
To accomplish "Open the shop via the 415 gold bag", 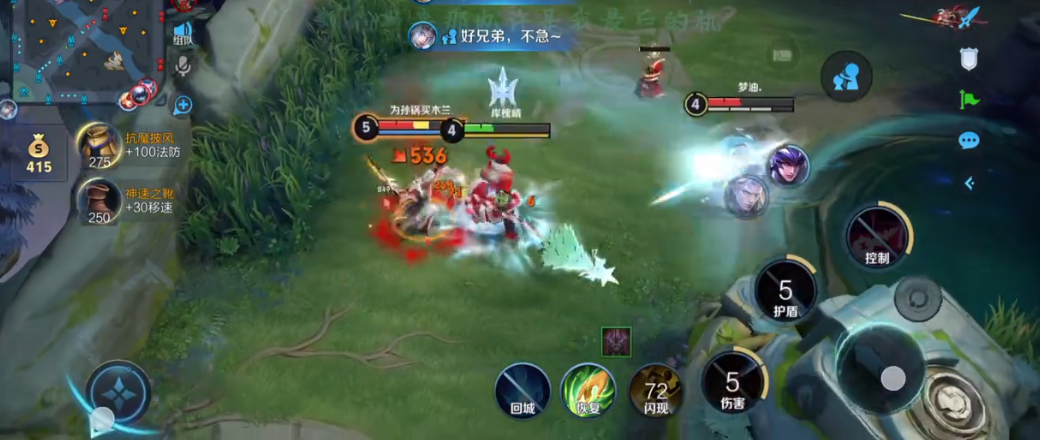I will [38, 155].
